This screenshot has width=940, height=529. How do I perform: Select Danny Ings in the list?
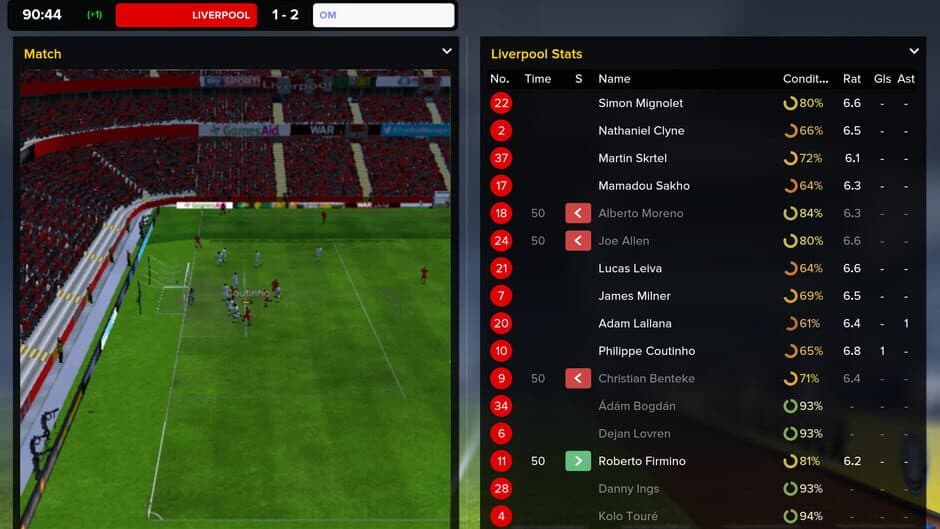click(x=628, y=488)
